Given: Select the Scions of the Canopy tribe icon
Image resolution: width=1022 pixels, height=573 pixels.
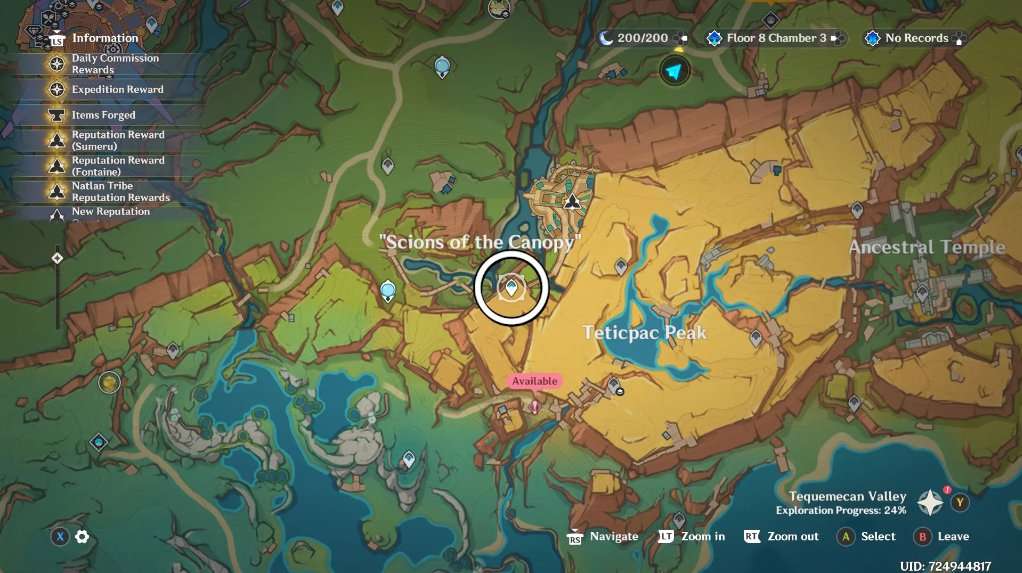Looking at the screenshot, I should pos(571,200).
